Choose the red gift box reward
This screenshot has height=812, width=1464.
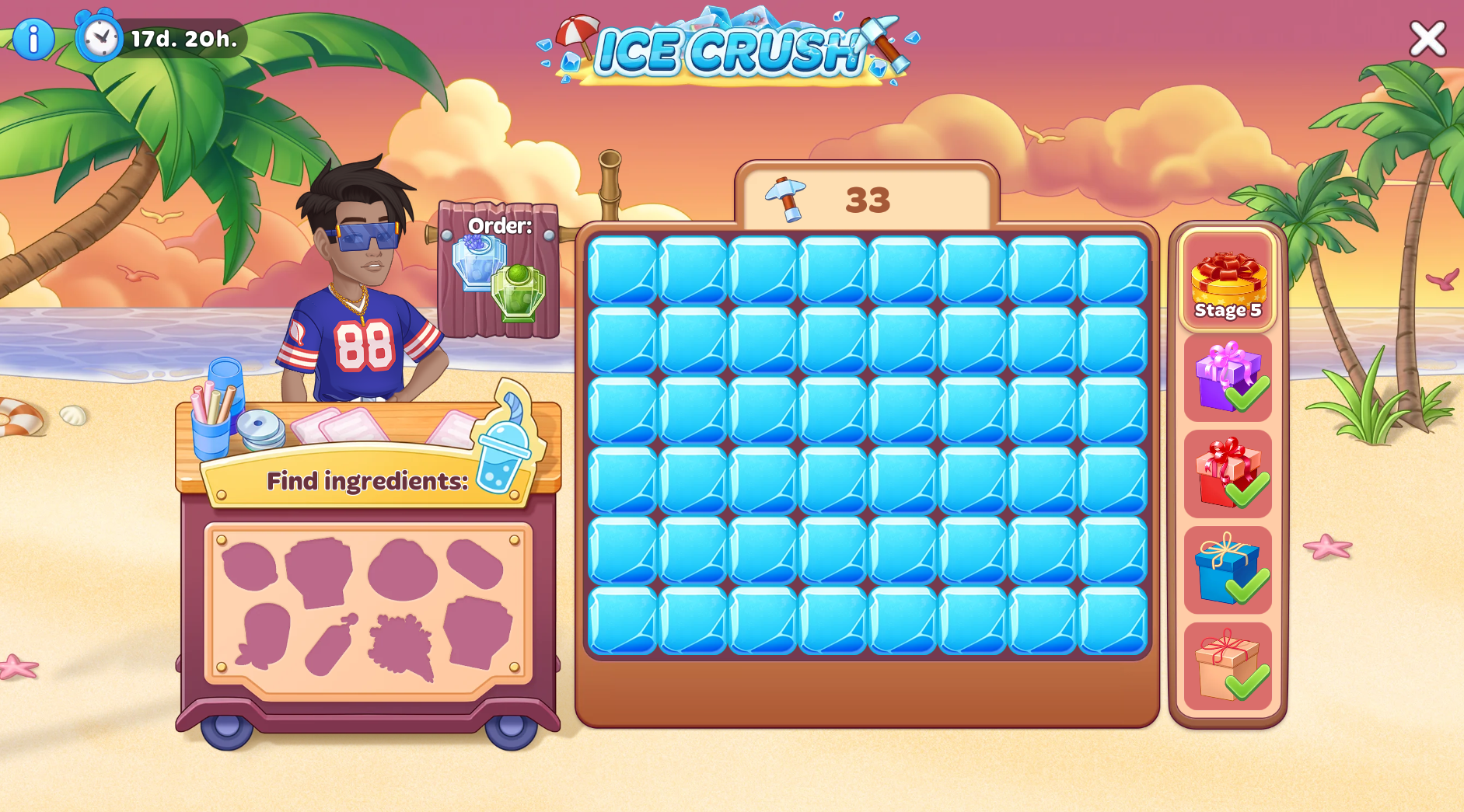[x=1228, y=473]
